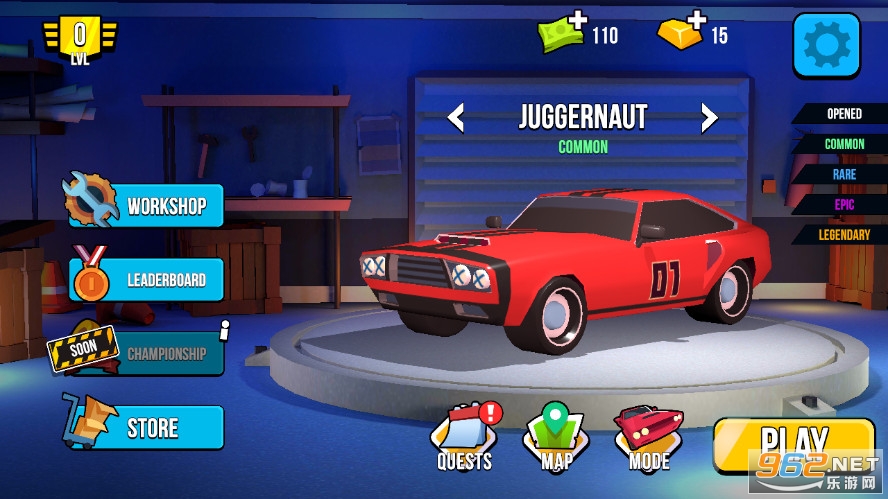Open the settings gear button
888x499 pixels.
(826, 45)
